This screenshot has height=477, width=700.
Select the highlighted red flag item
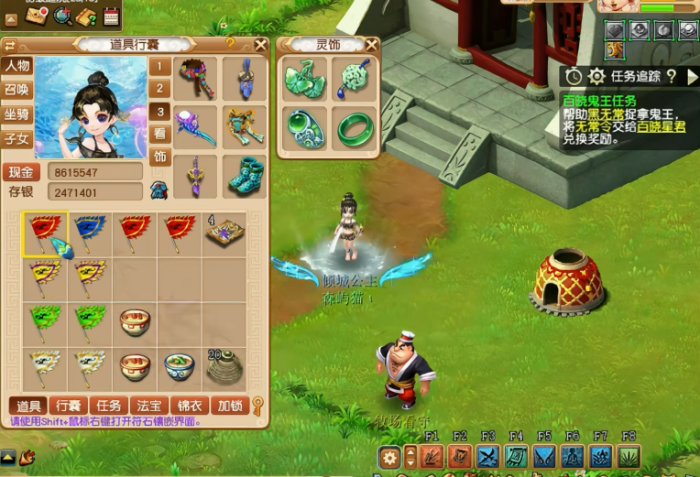pos(44,233)
